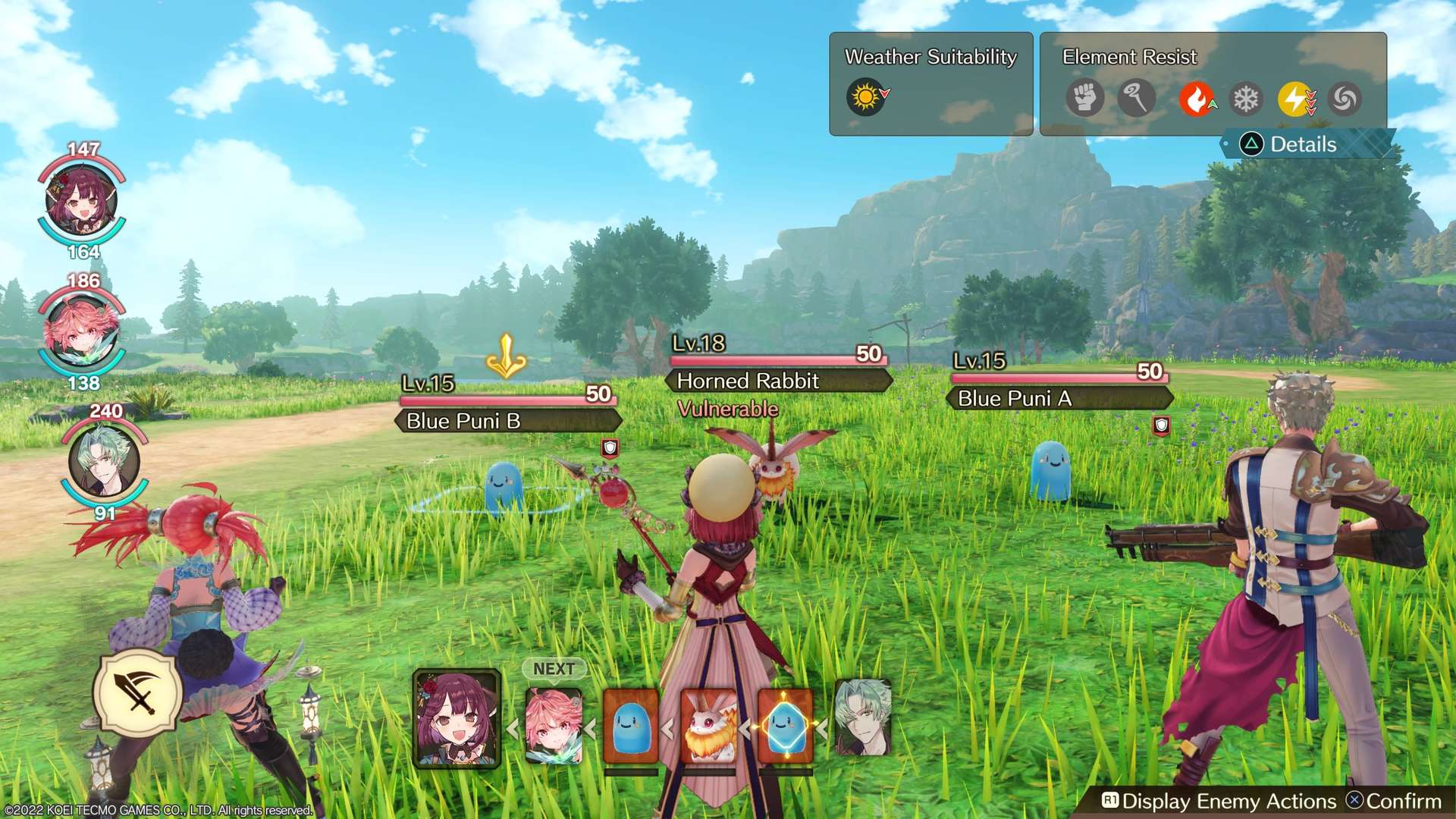The image size is (1456, 819).
Task: Select the pink-haired party member portrait
Action: [82, 332]
